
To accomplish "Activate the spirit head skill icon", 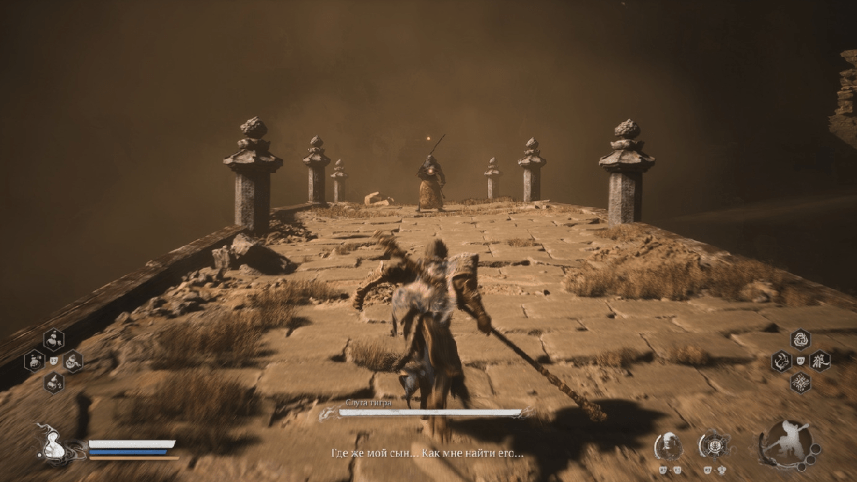I will click(x=669, y=446).
